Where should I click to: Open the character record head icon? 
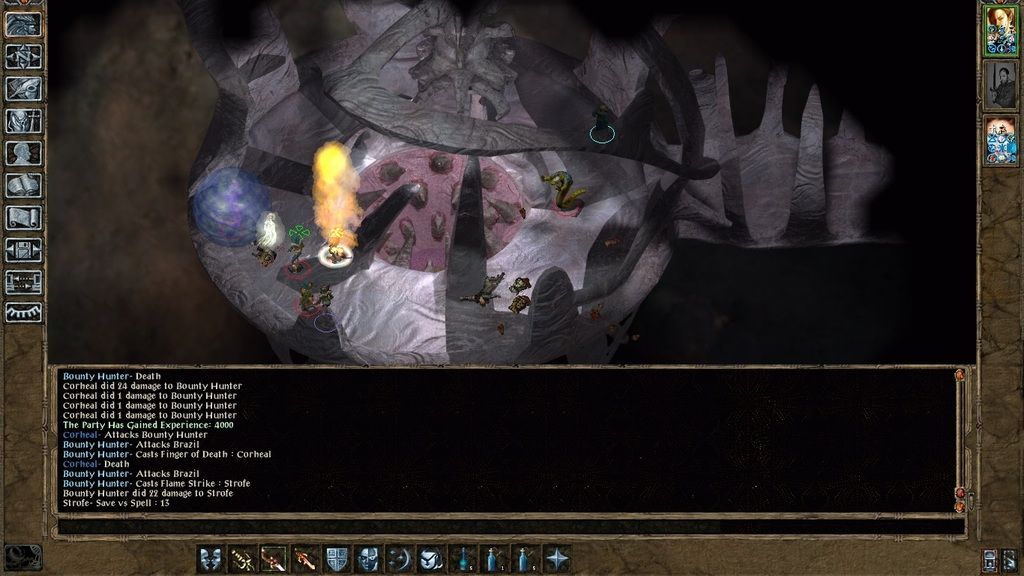tap(22, 153)
